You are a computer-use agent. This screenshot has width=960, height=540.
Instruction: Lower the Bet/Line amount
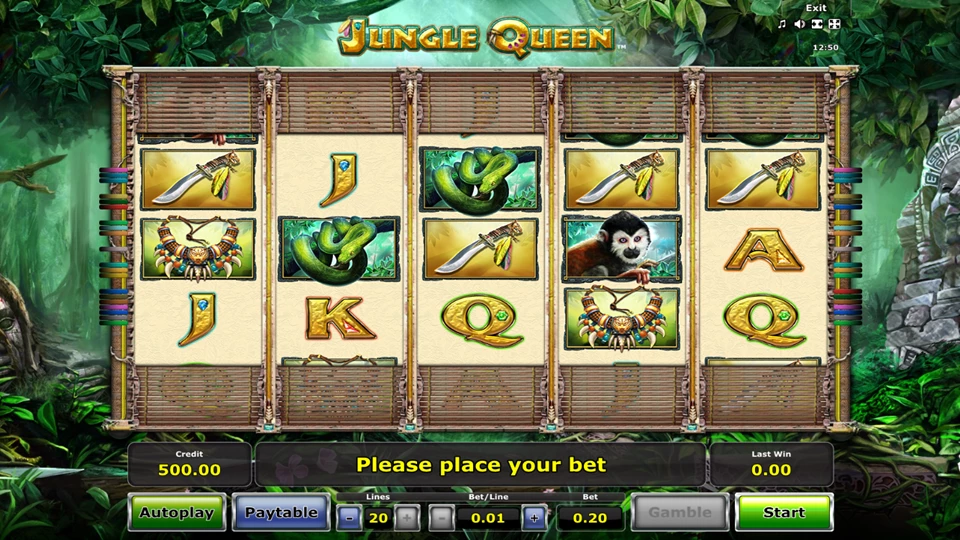442,518
